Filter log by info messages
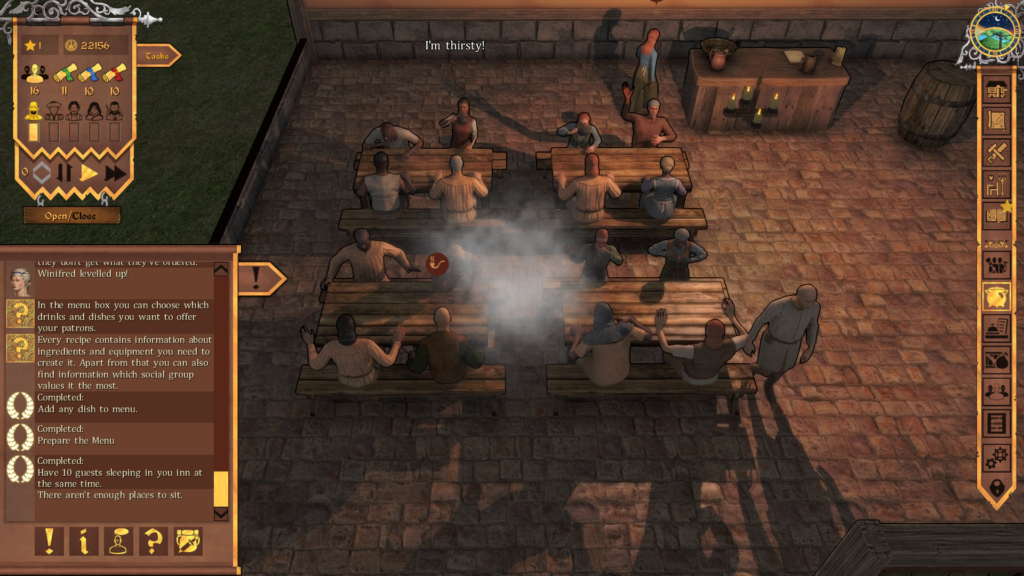This screenshot has width=1024, height=576. click(83, 540)
